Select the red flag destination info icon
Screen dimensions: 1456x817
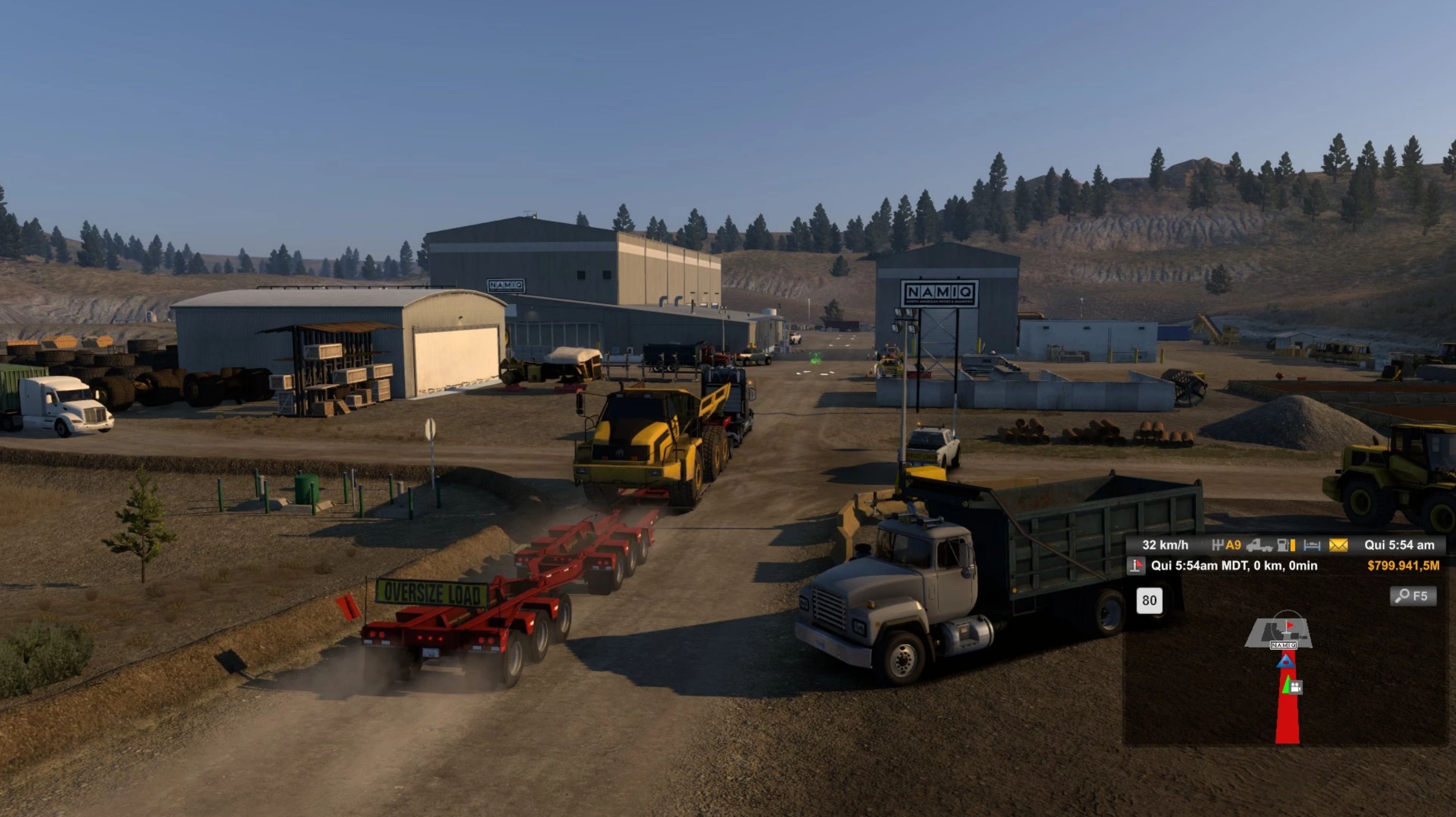coord(1135,566)
